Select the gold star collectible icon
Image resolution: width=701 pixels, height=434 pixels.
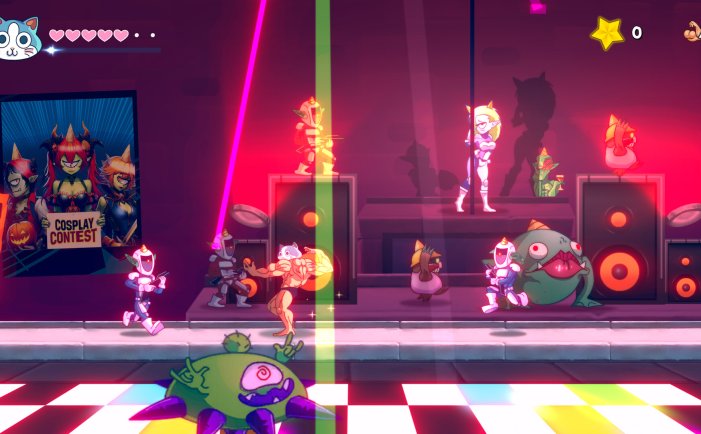(x=607, y=33)
